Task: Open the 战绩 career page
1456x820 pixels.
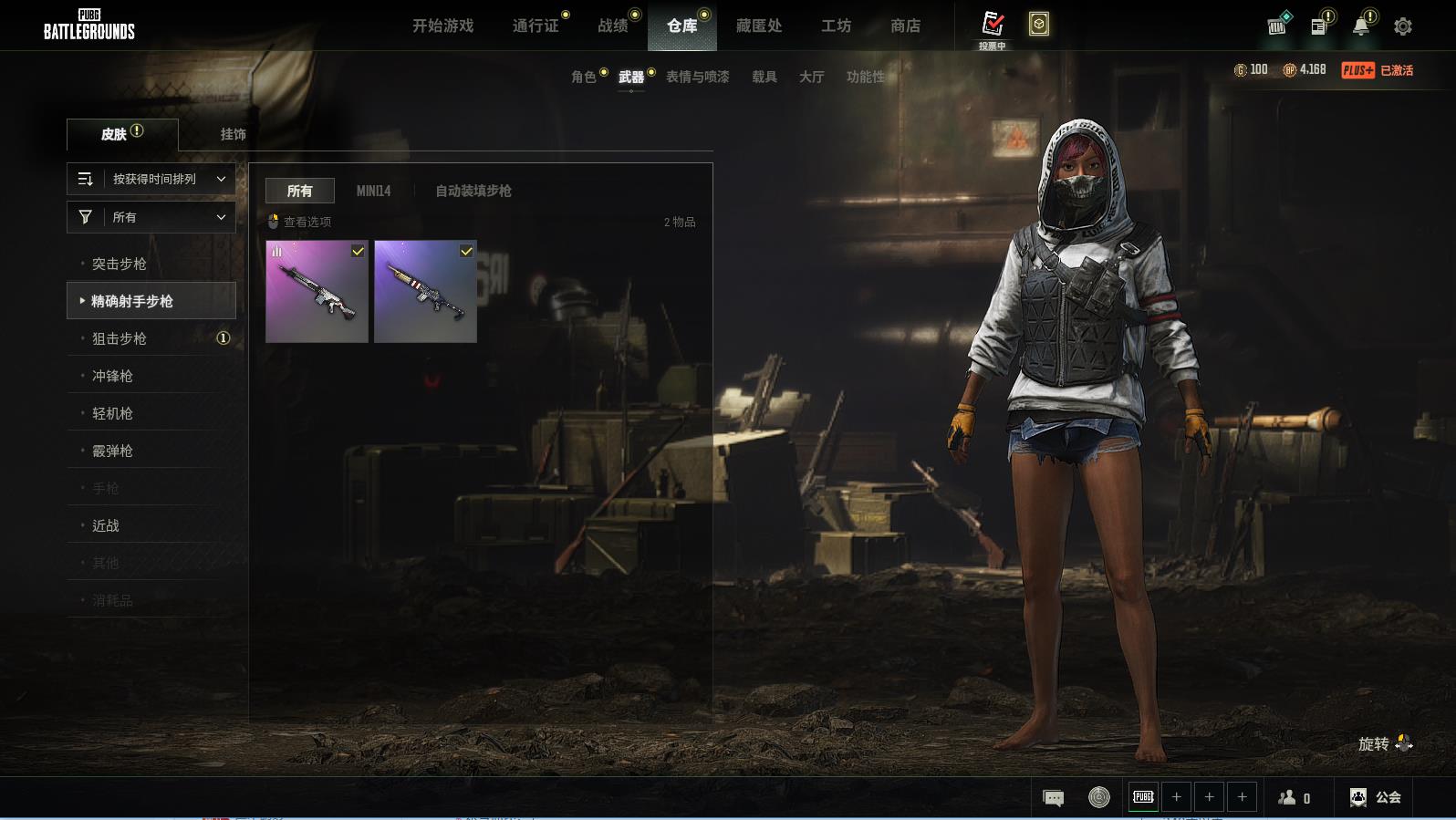Action: click(x=613, y=26)
